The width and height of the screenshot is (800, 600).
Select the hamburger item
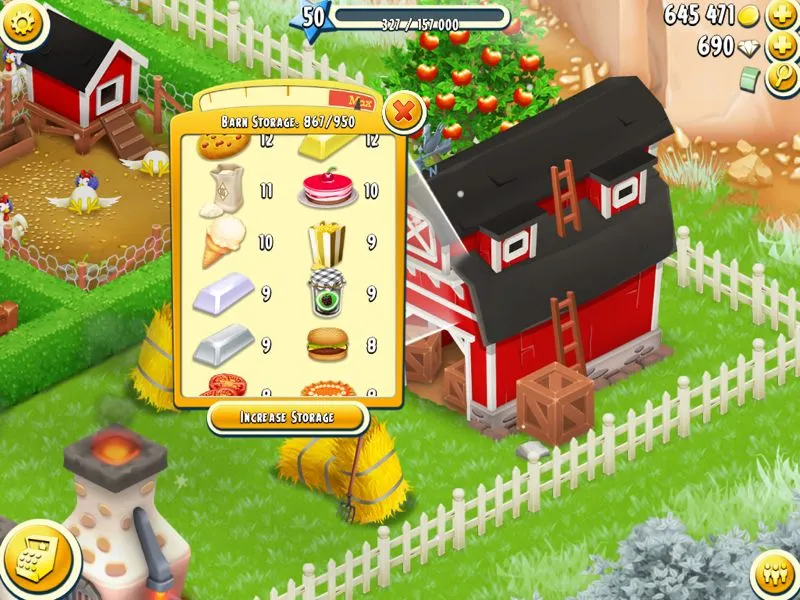point(327,343)
